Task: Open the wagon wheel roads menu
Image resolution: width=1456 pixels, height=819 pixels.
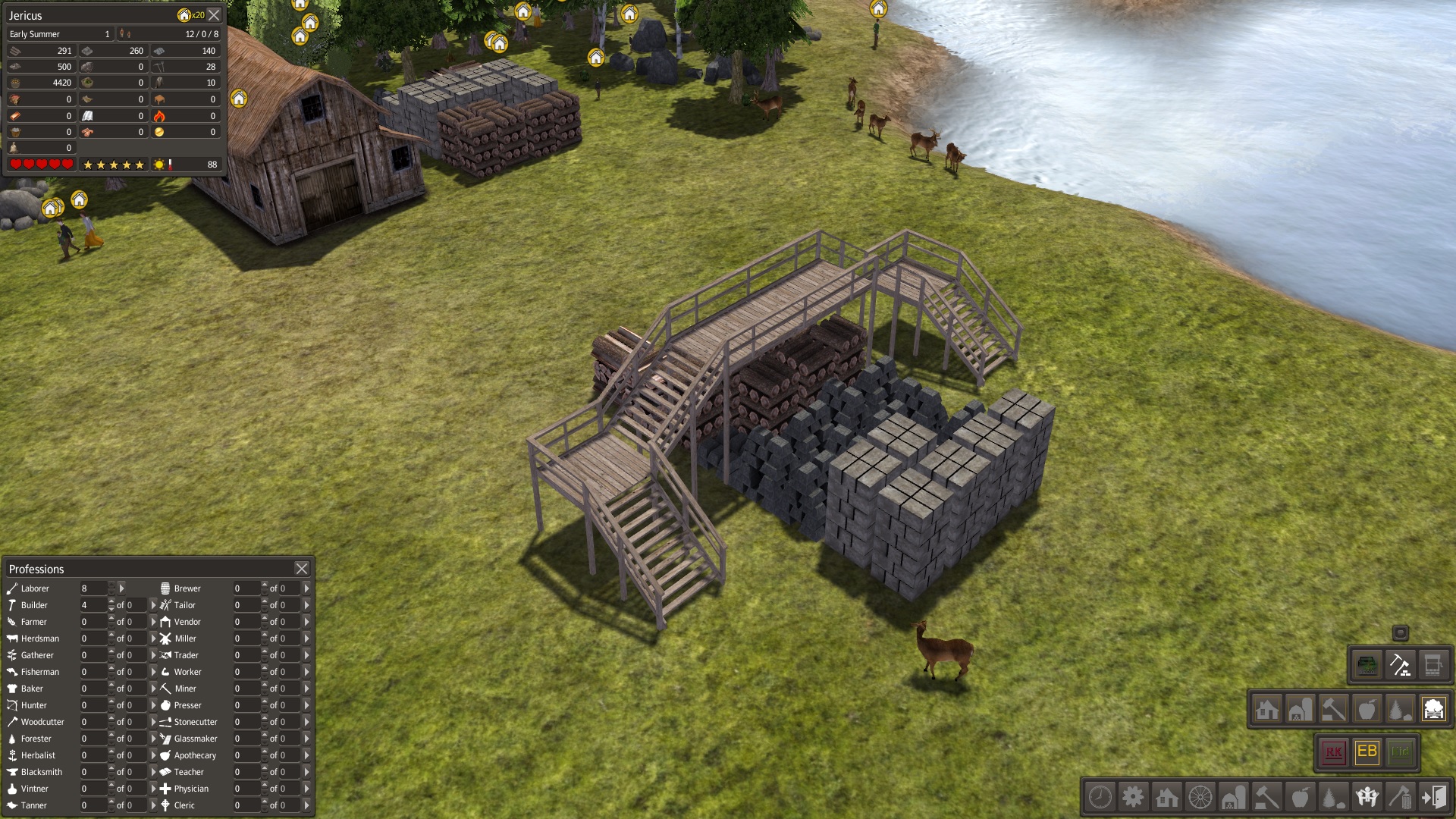Action: pos(1200,797)
